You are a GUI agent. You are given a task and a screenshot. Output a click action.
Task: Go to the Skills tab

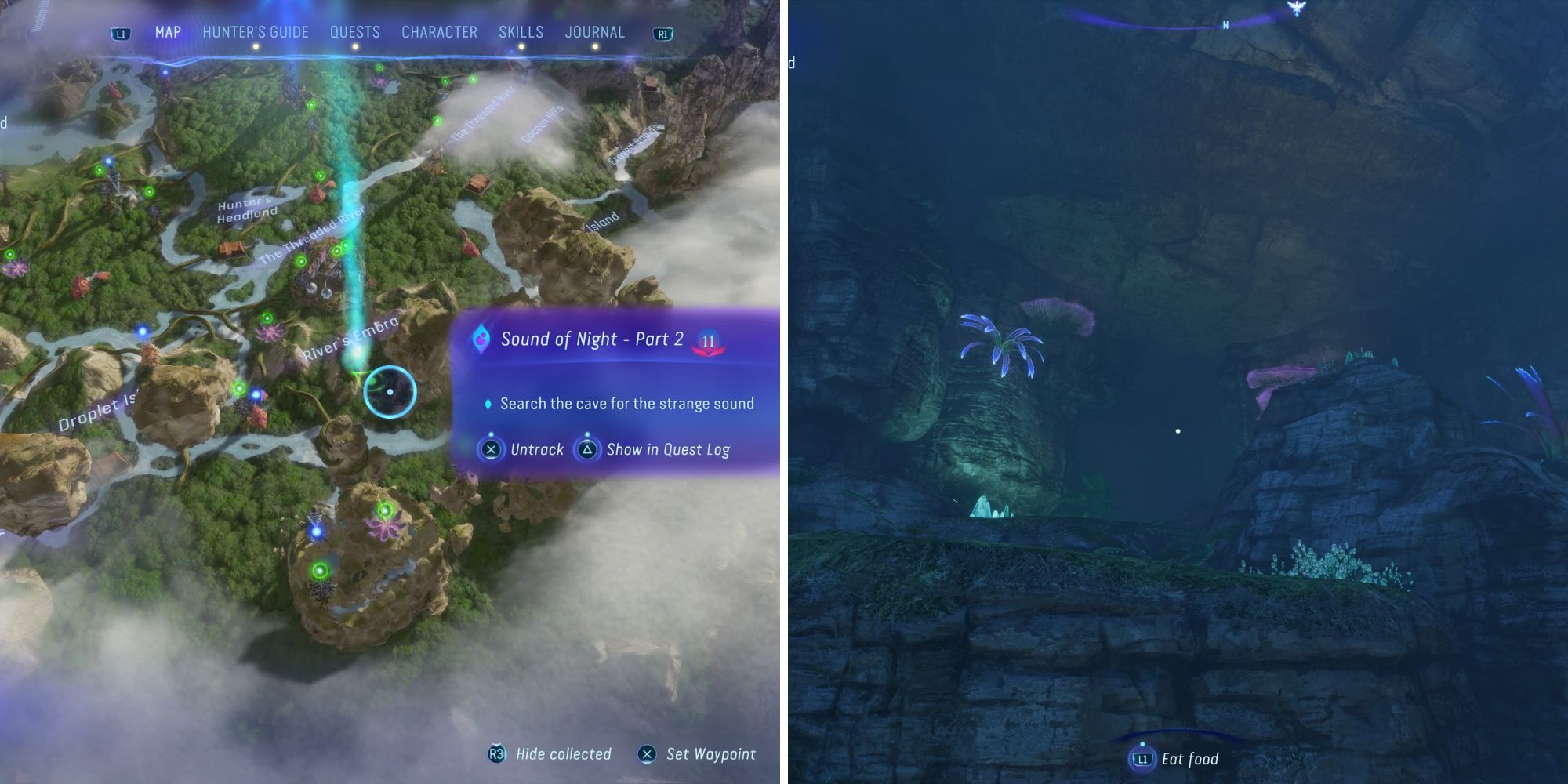coord(521,32)
